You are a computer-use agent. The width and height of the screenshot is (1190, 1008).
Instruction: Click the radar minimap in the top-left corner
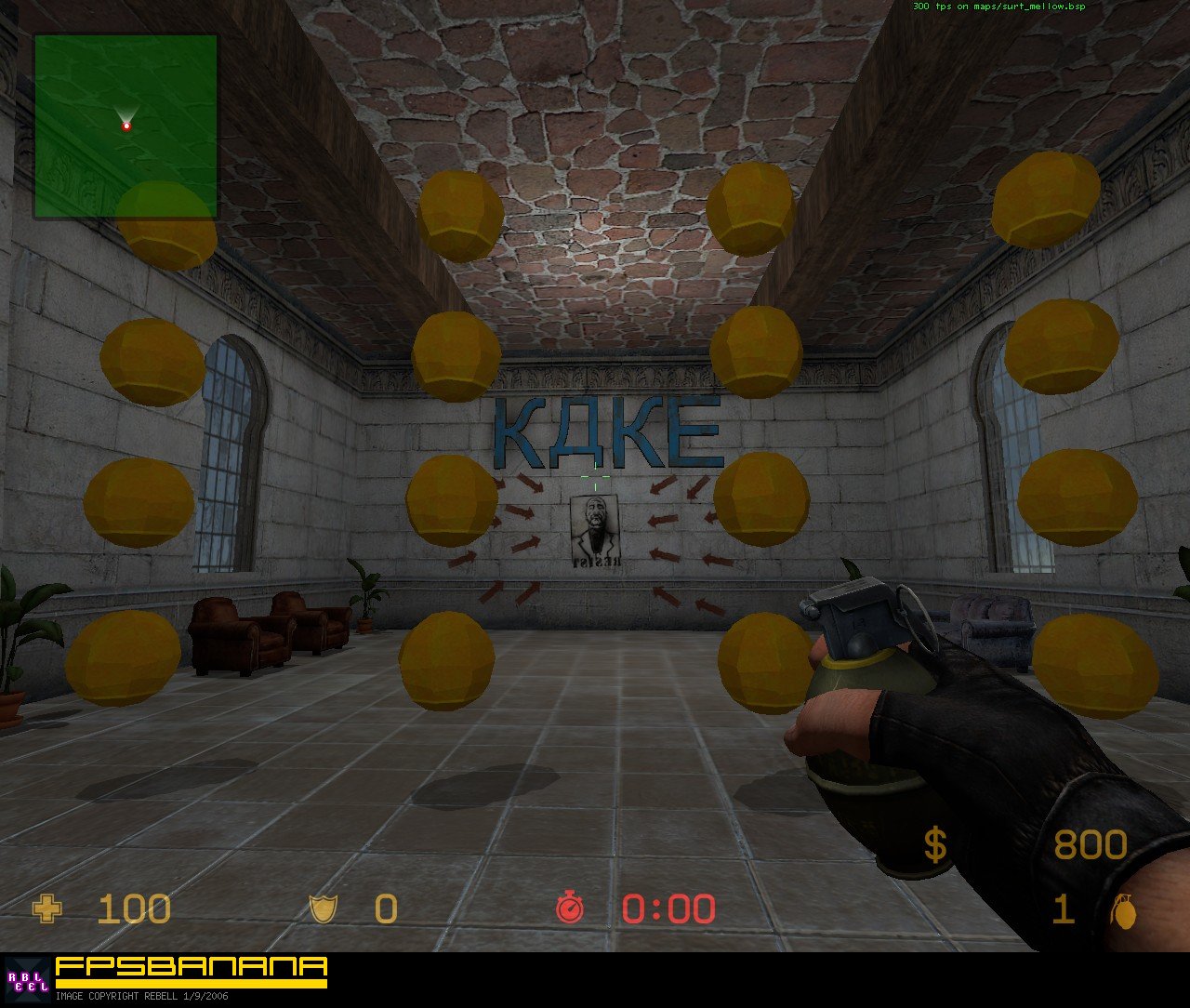pyautogui.click(x=126, y=124)
